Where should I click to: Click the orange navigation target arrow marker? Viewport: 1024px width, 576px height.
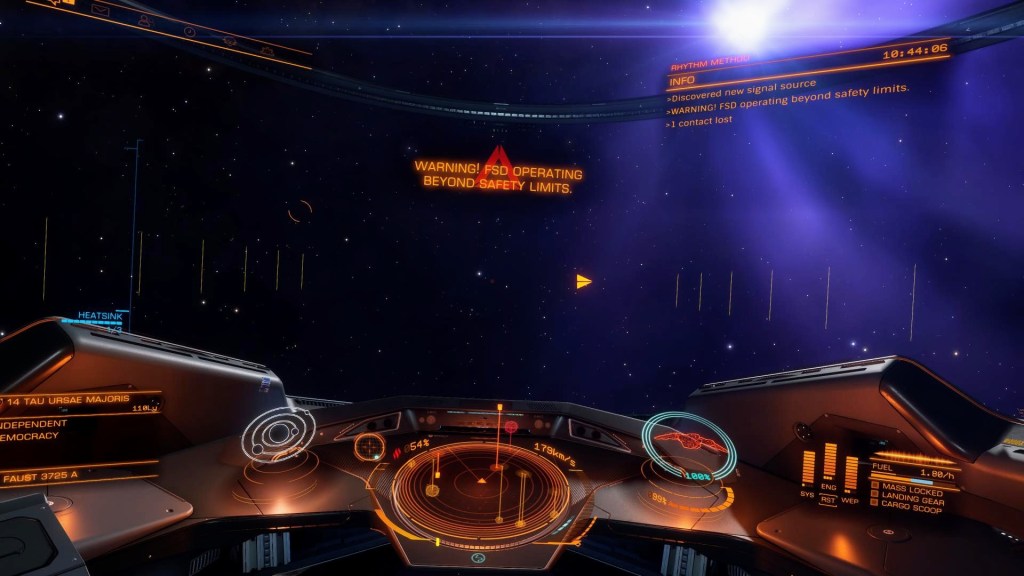(583, 282)
